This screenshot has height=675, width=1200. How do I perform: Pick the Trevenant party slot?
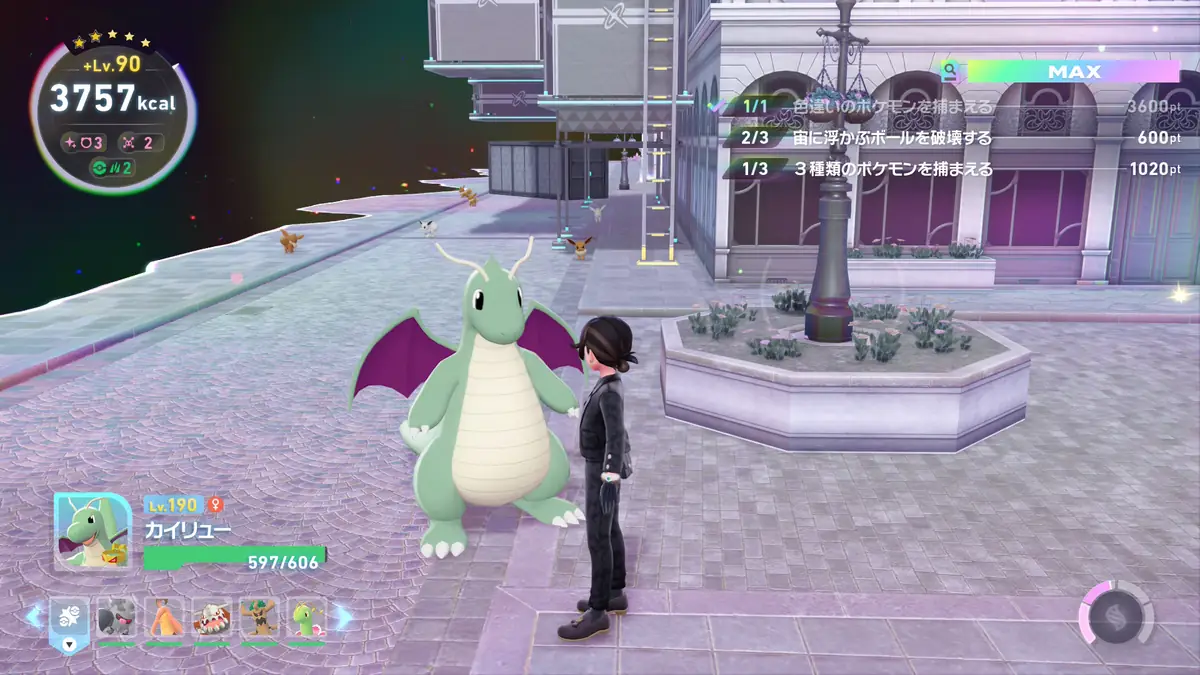tap(259, 619)
